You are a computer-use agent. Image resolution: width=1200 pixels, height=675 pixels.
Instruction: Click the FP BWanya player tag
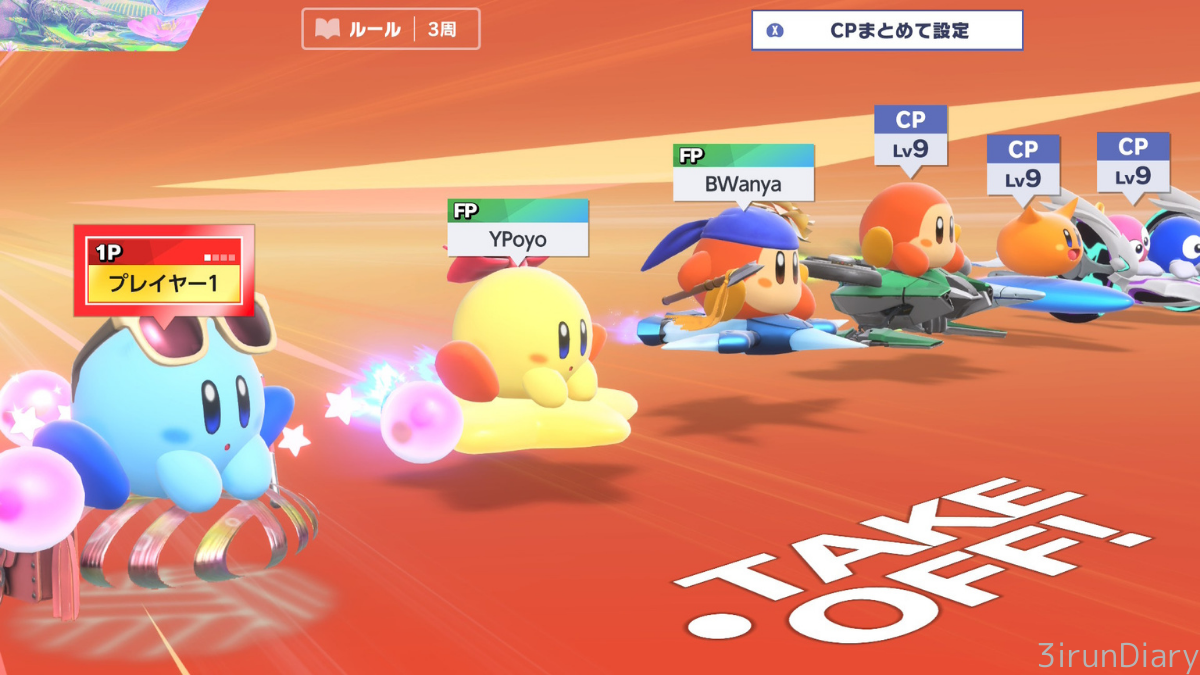pyautogui.click(x=743, y=173)
